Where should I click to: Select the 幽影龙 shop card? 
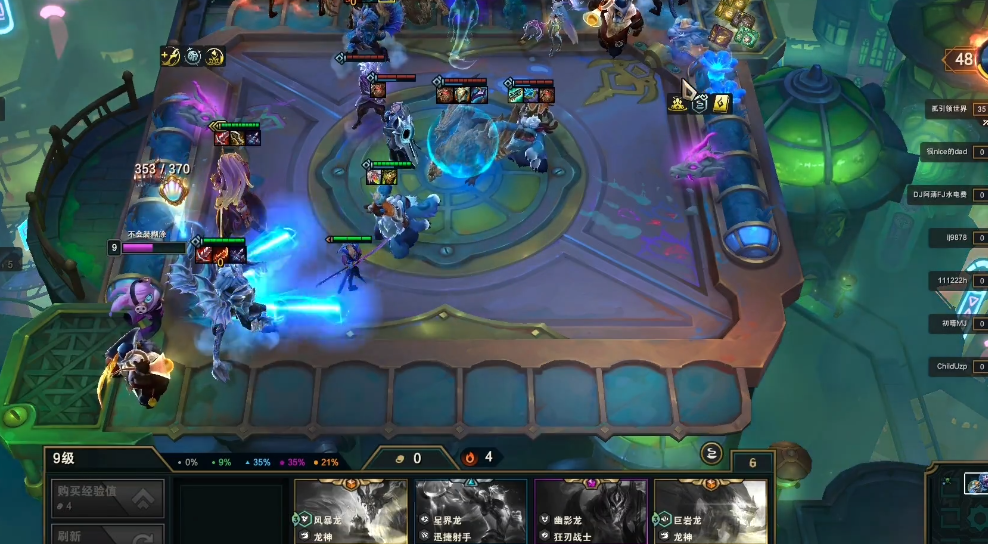(591, 511)
